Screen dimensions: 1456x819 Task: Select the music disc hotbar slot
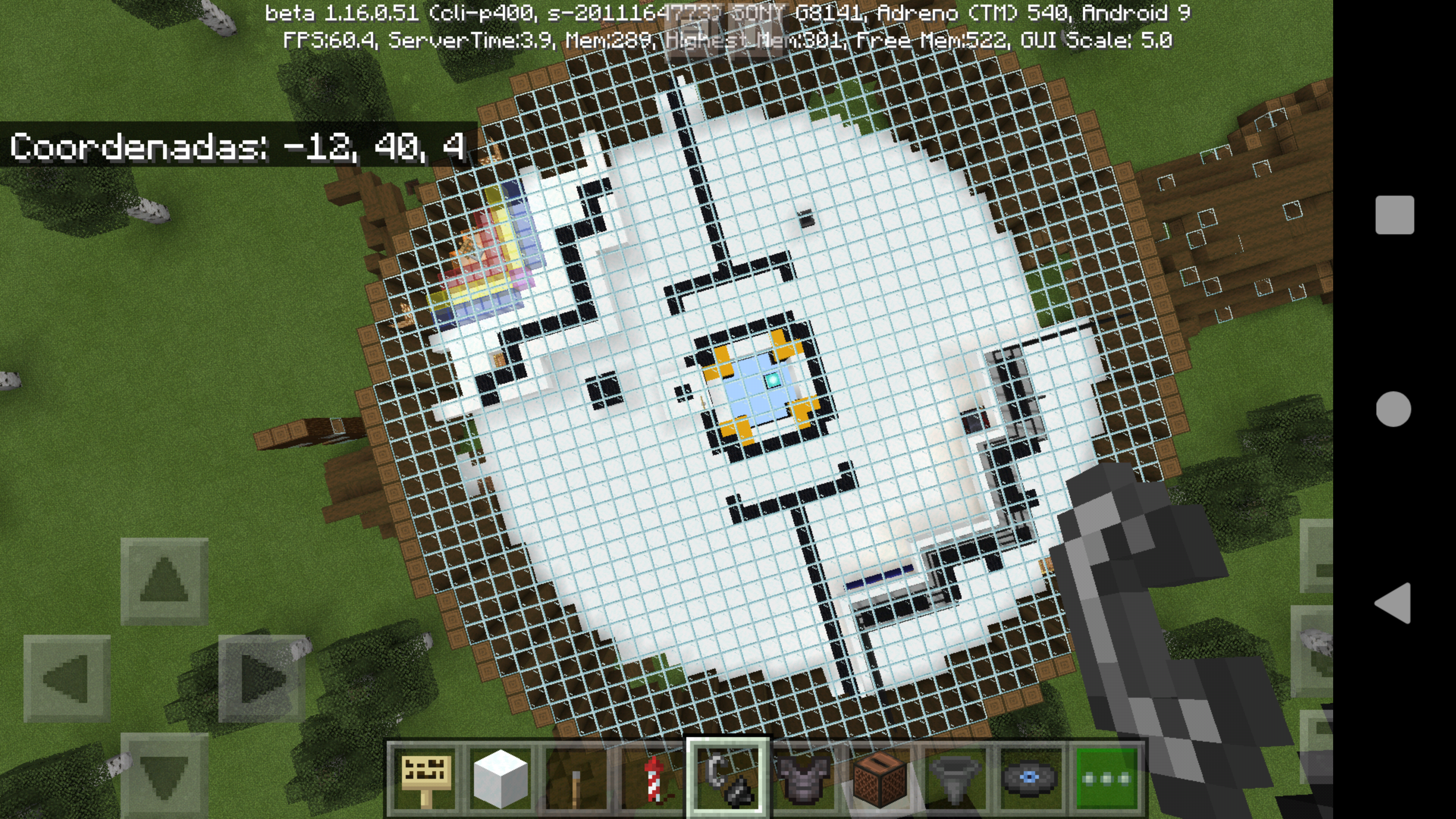(1030, 779)
